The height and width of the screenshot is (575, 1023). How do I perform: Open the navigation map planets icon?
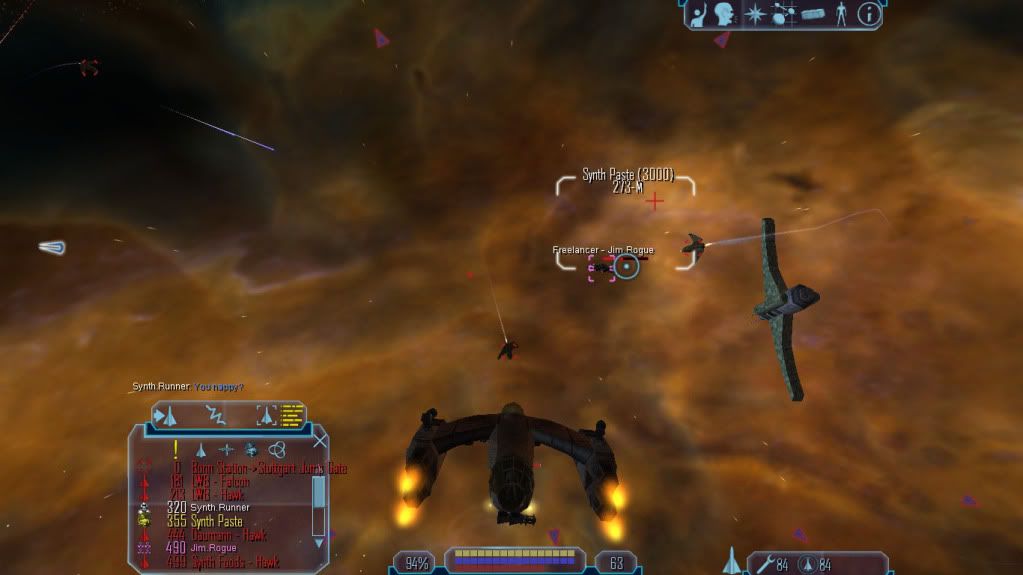783,14
